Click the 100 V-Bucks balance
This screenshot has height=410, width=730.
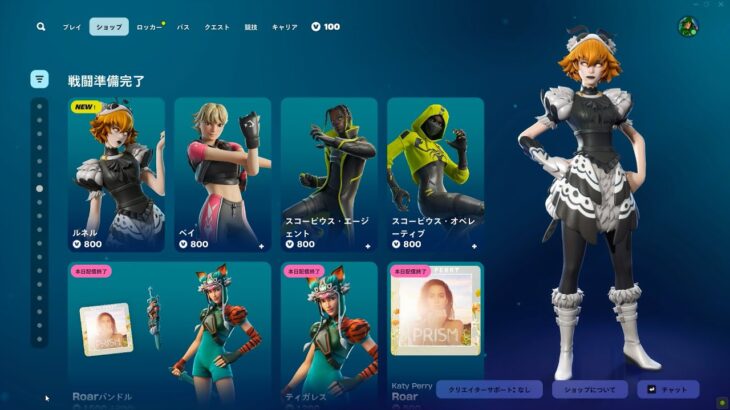326,27
